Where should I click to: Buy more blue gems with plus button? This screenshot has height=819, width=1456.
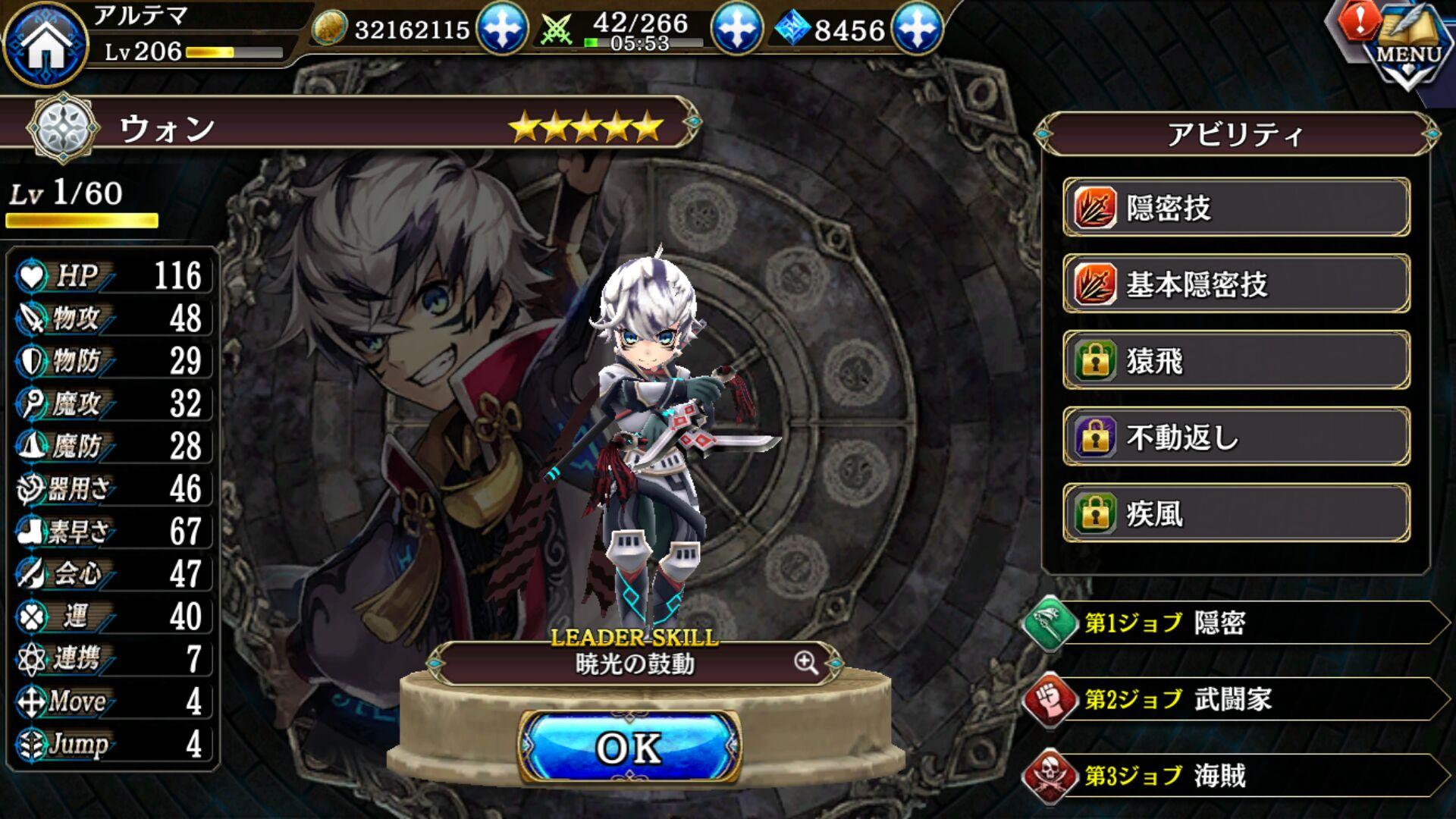pos(918,29)
